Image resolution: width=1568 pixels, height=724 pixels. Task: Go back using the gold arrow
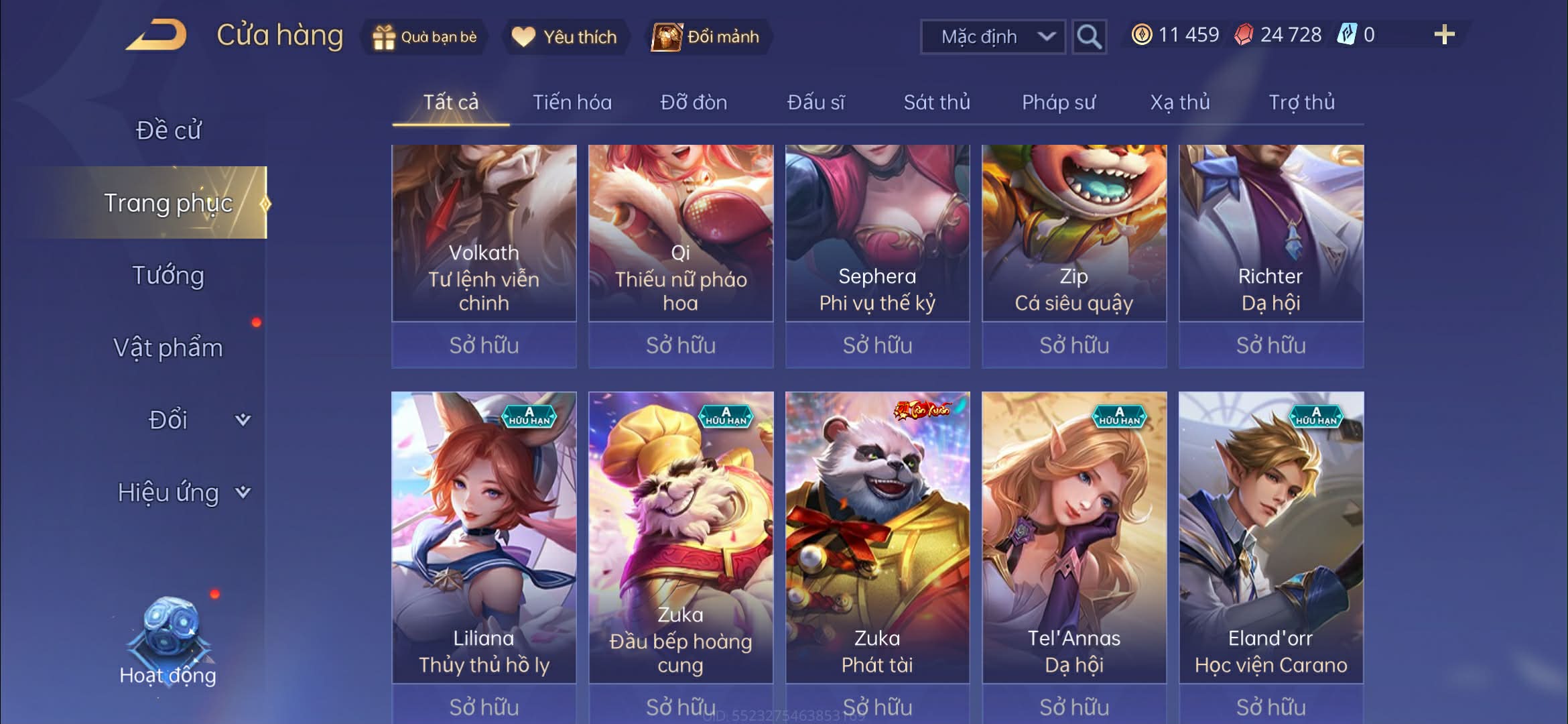tap(156, 35)
